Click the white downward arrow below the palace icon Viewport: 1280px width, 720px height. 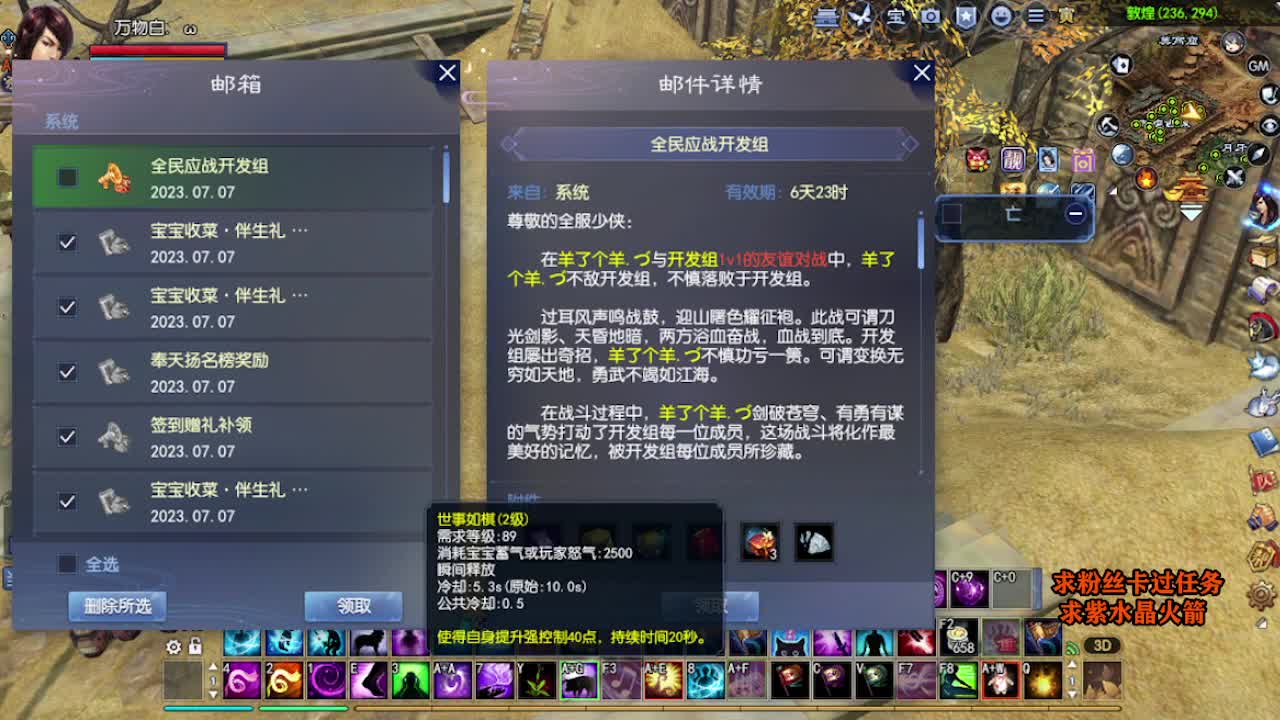click(x=1189, y=212)
